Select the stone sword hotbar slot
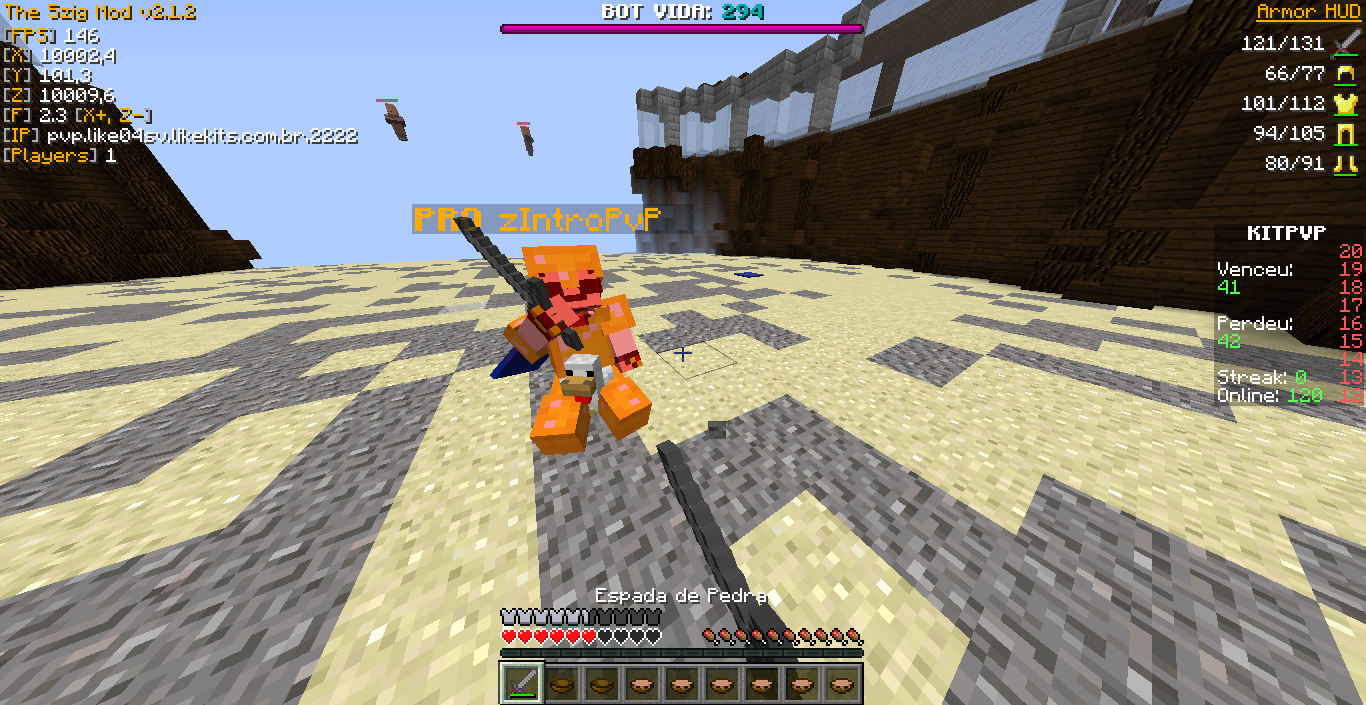The width and height of the screenshot is (1366, 705). (522, 683)
